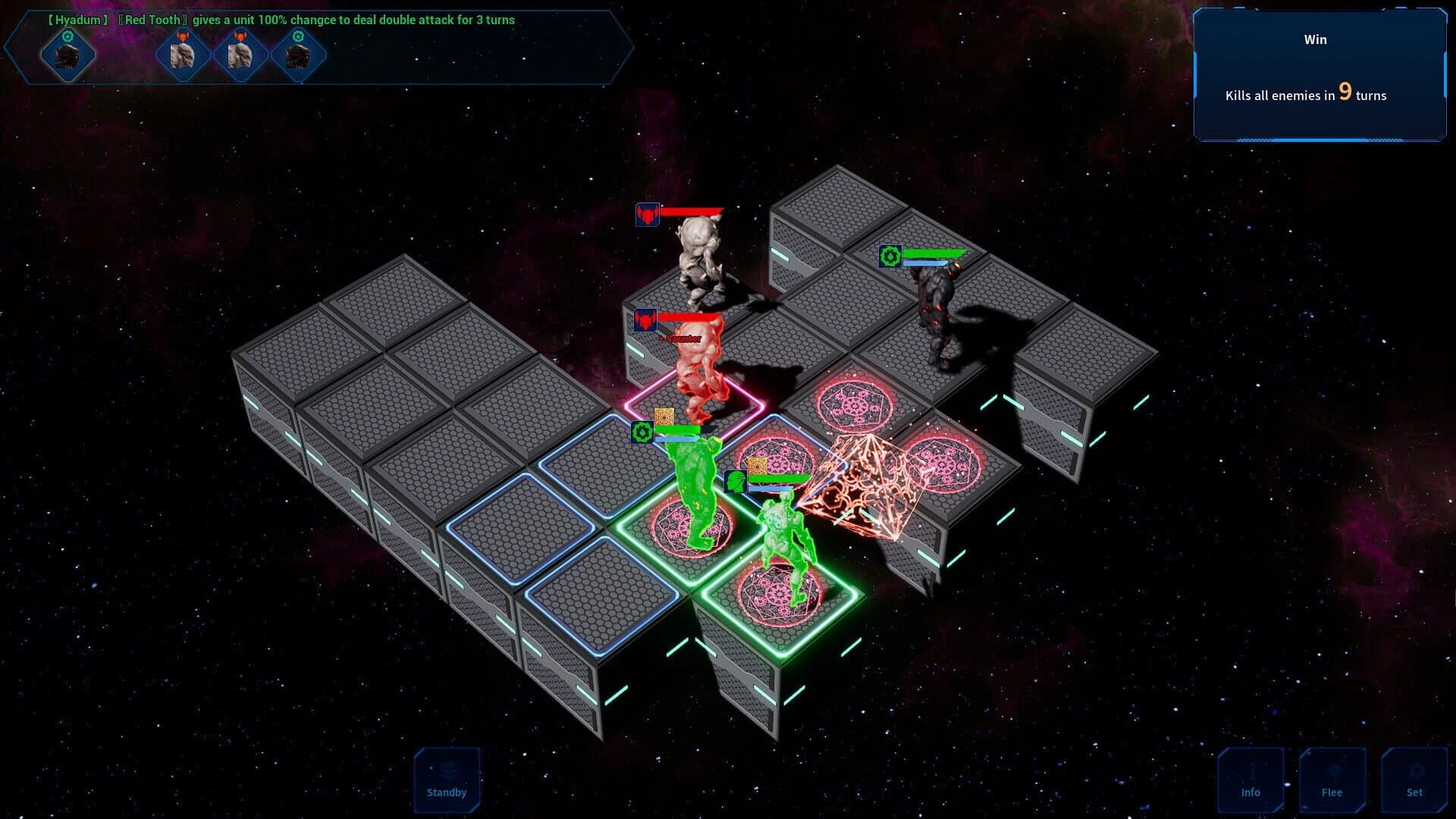Click the Counter label on the red unit

point(679,339)
